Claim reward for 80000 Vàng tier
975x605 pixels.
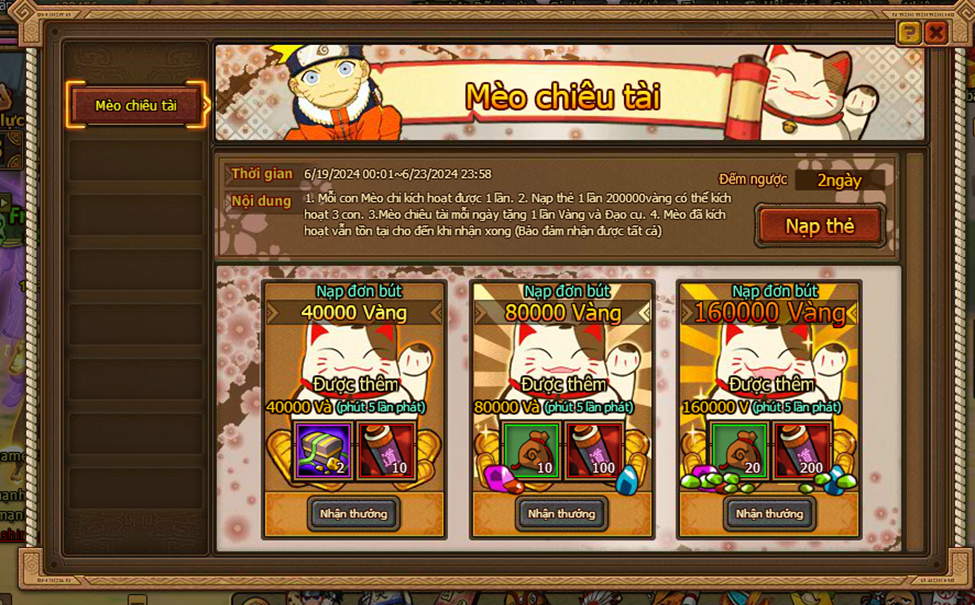pyautogui.click(x=561, y=513)
